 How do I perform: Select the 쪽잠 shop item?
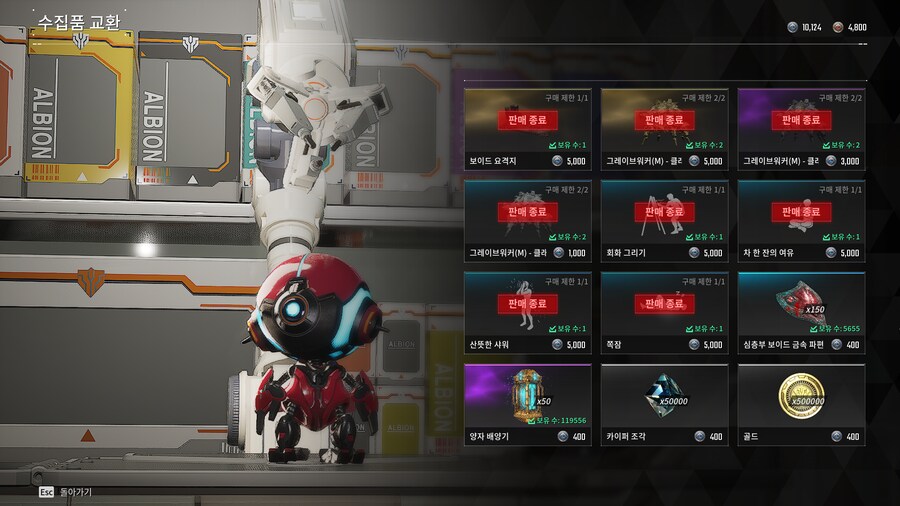tap(664, 312)
